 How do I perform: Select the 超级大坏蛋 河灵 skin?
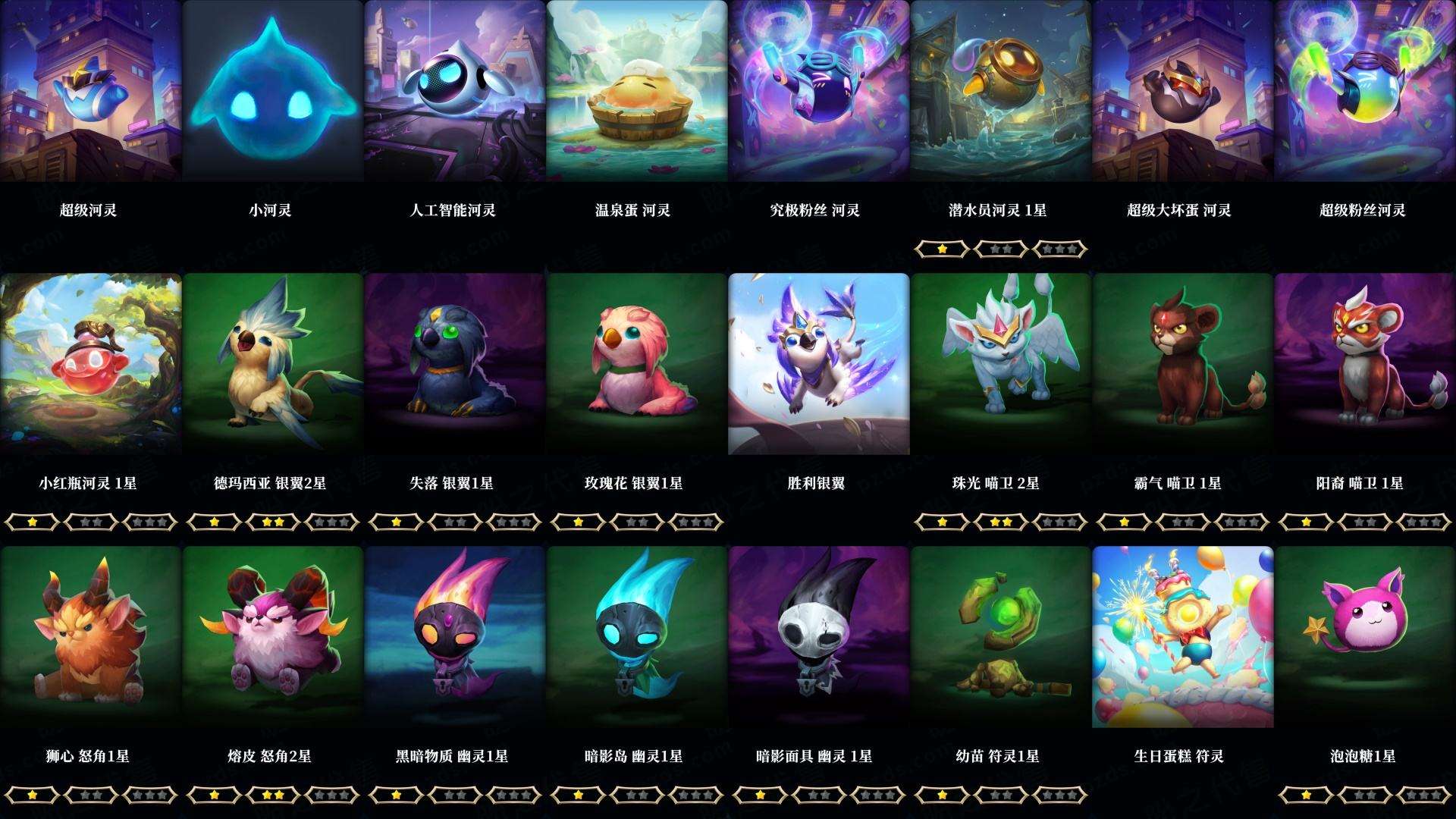(x=1183, y=91)
